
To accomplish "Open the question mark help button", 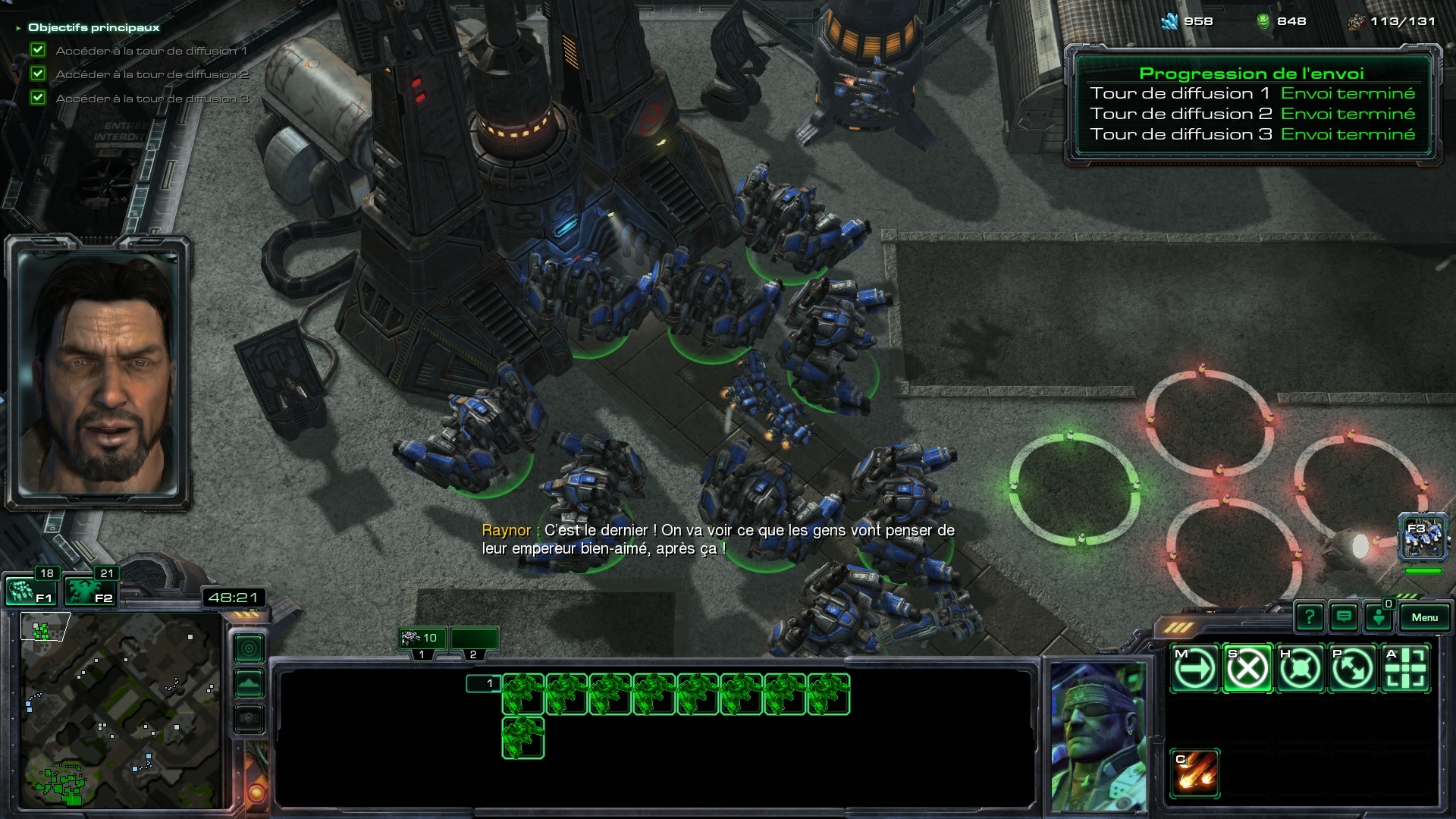I will click(x=1310, y=617).
